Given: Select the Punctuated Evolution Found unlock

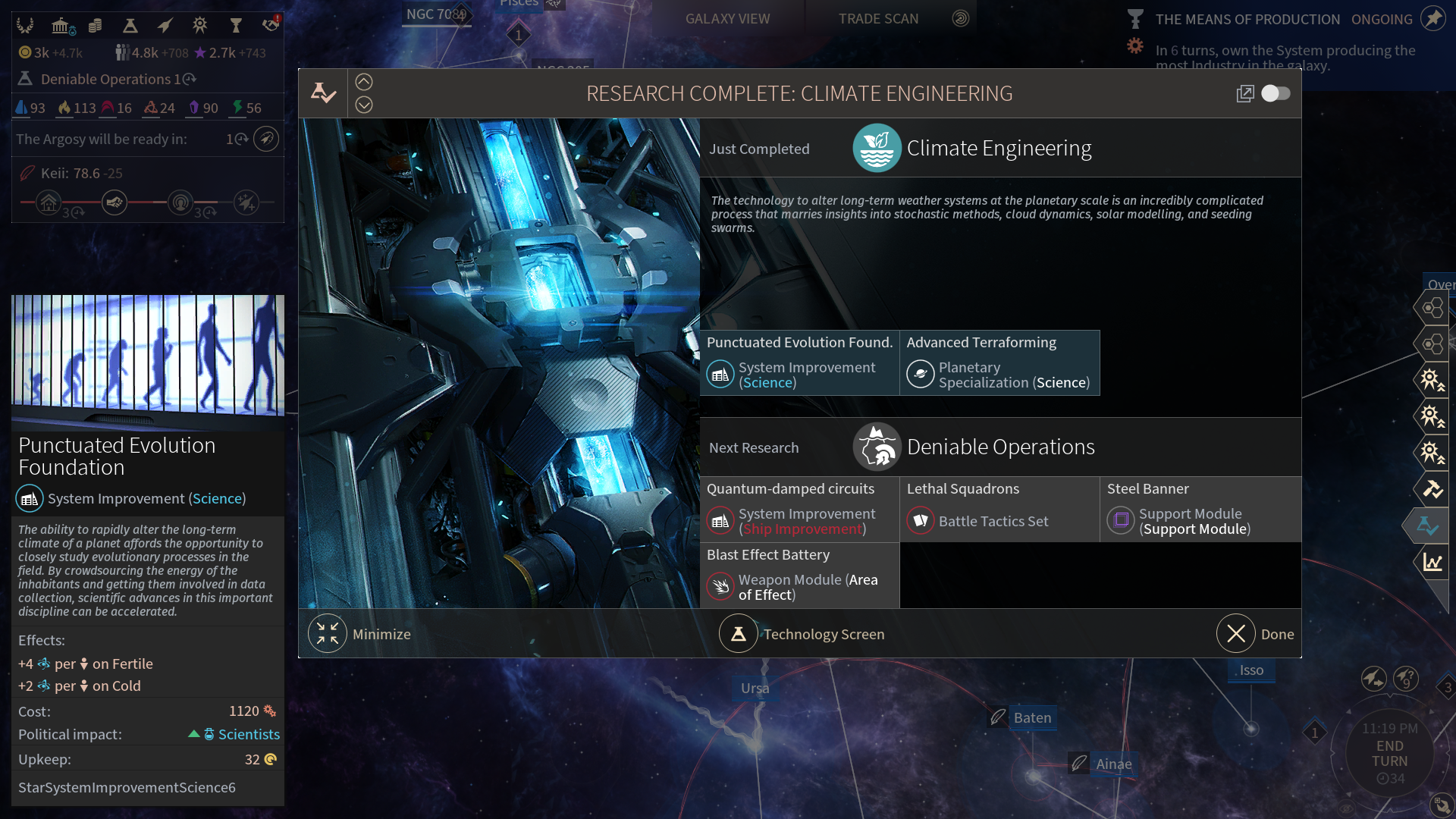Looking at the screenshot, I should (x=799, y=363).
